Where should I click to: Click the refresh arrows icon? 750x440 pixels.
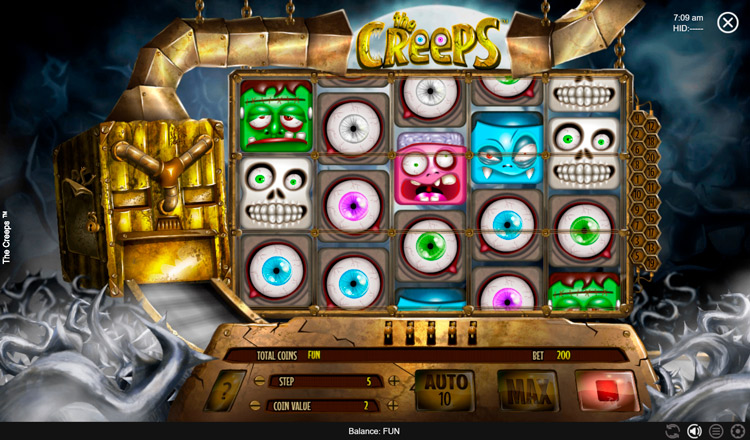(672, 431)
